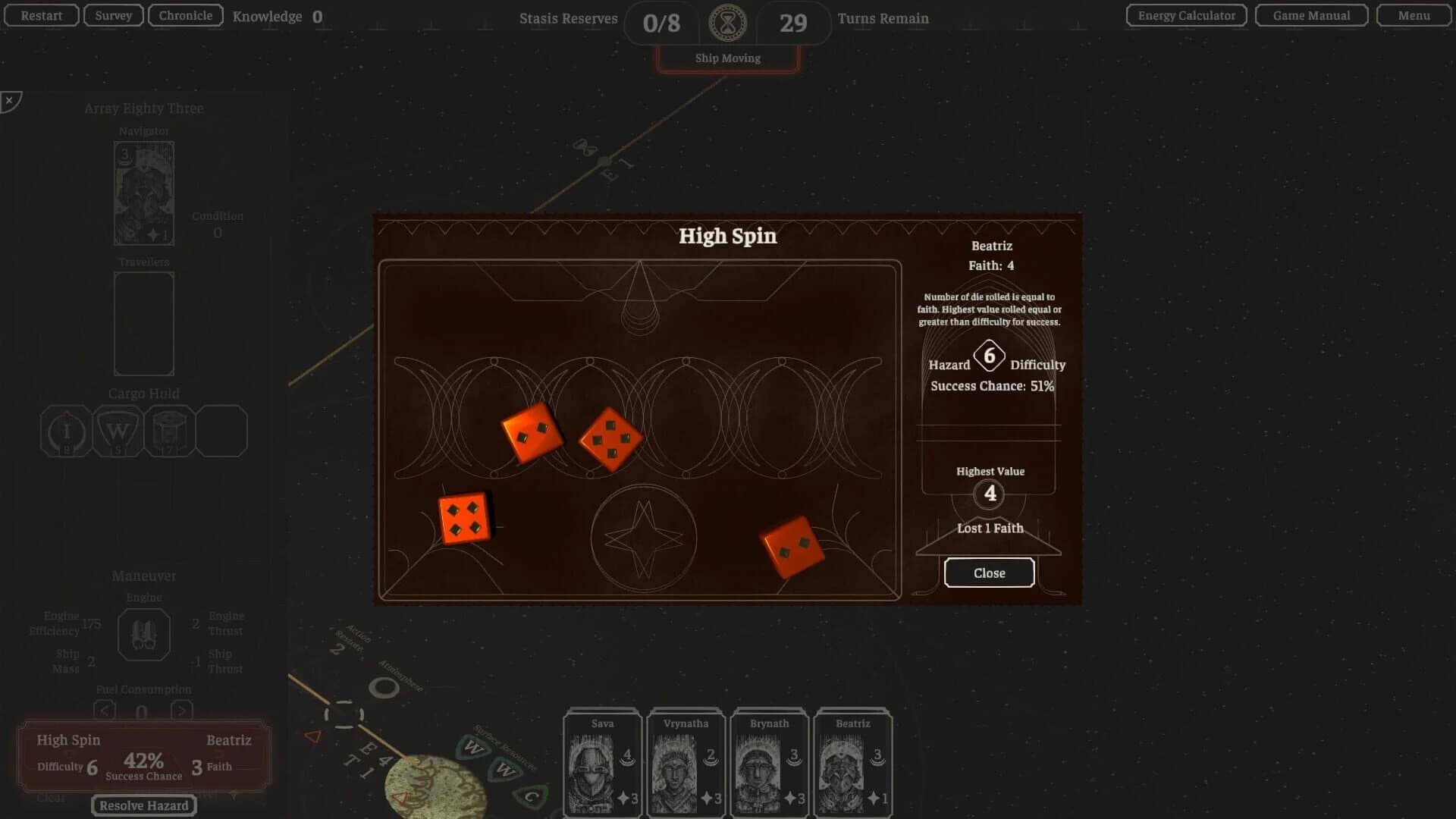The width and height of the screenshot is (1456, 819).
Task: Open the Menu in the top right
Action: click(1412, 14)
